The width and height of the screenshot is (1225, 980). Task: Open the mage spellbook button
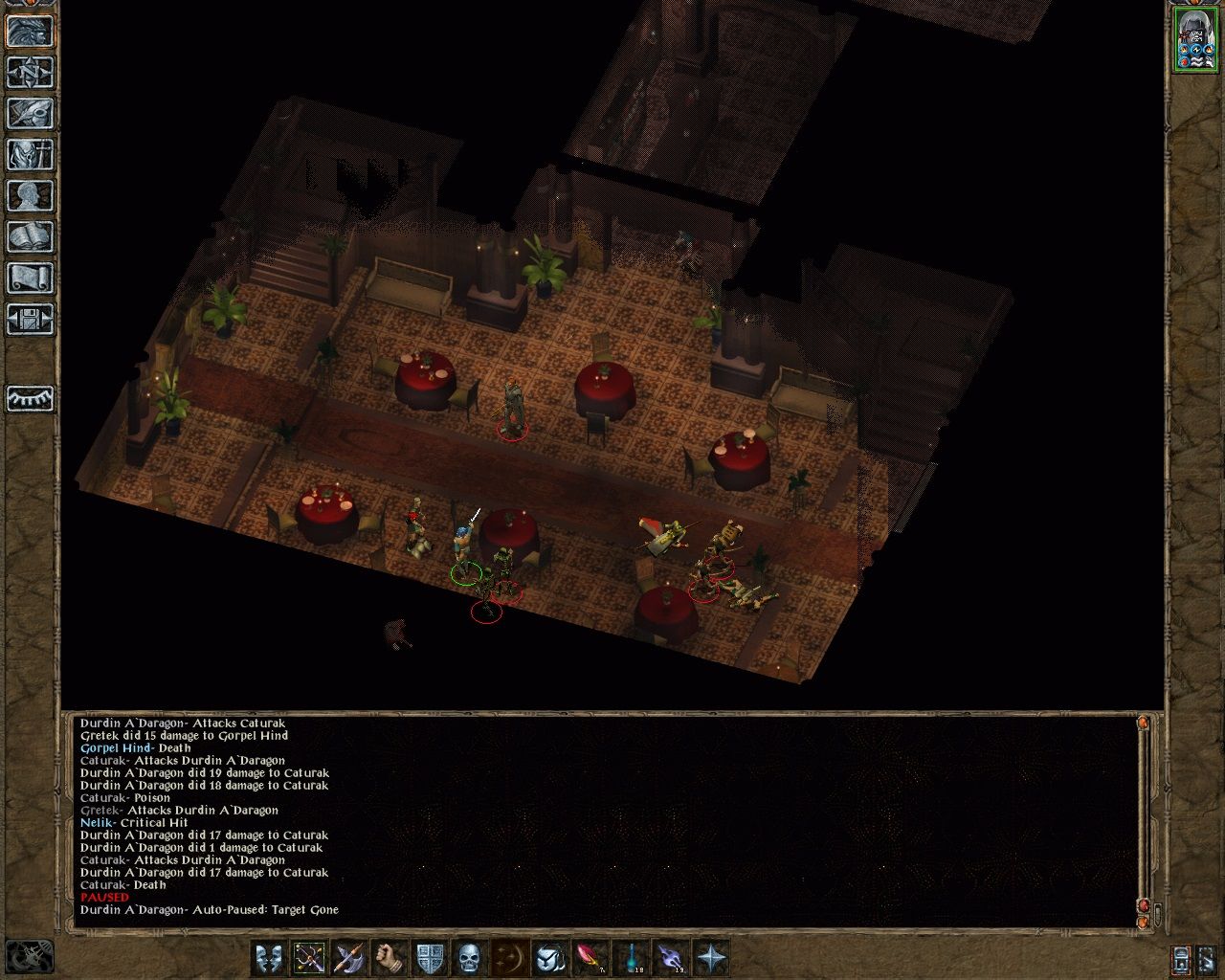coord(30,237)
